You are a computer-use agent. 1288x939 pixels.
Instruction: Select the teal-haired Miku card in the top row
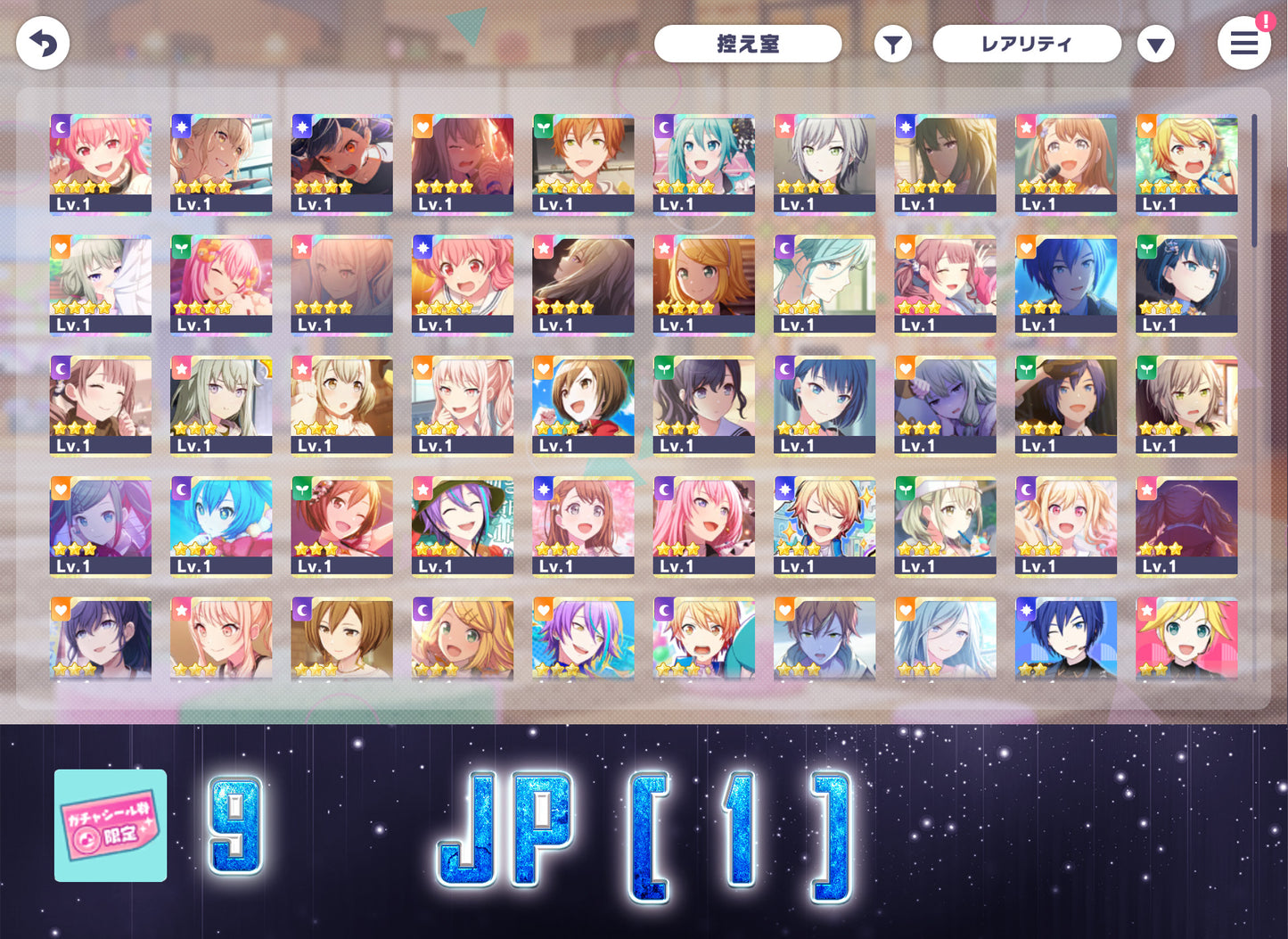coord(704,161)
